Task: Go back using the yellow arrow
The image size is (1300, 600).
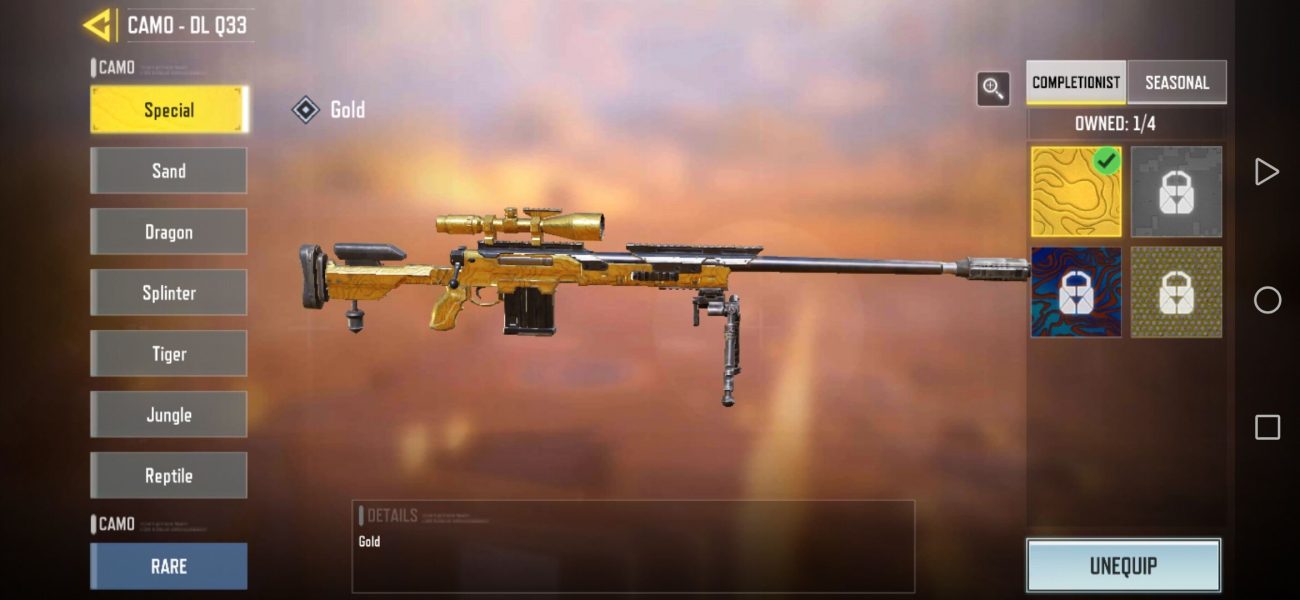Action: 97,25
